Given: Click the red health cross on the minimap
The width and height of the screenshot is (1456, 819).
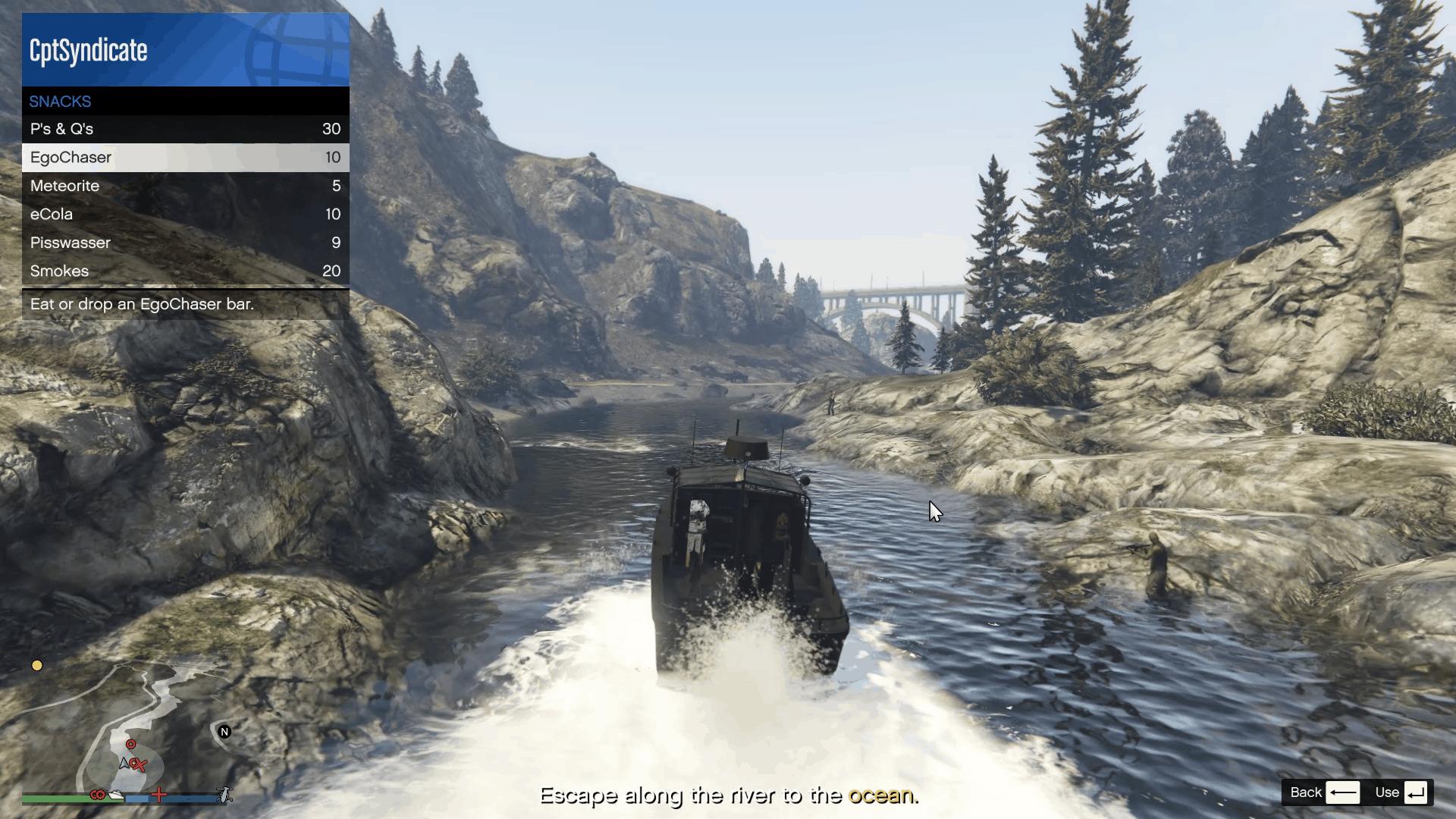Looking at the screenshot, I should [x=158, y=795].
